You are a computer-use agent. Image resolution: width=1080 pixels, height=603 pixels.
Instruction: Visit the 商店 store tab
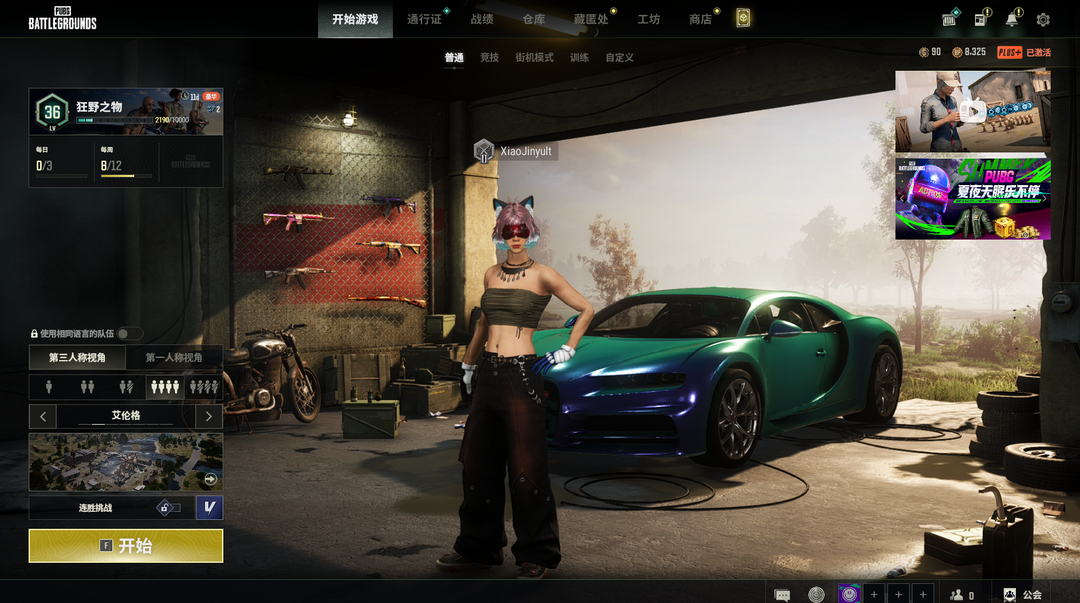point(700,19)
